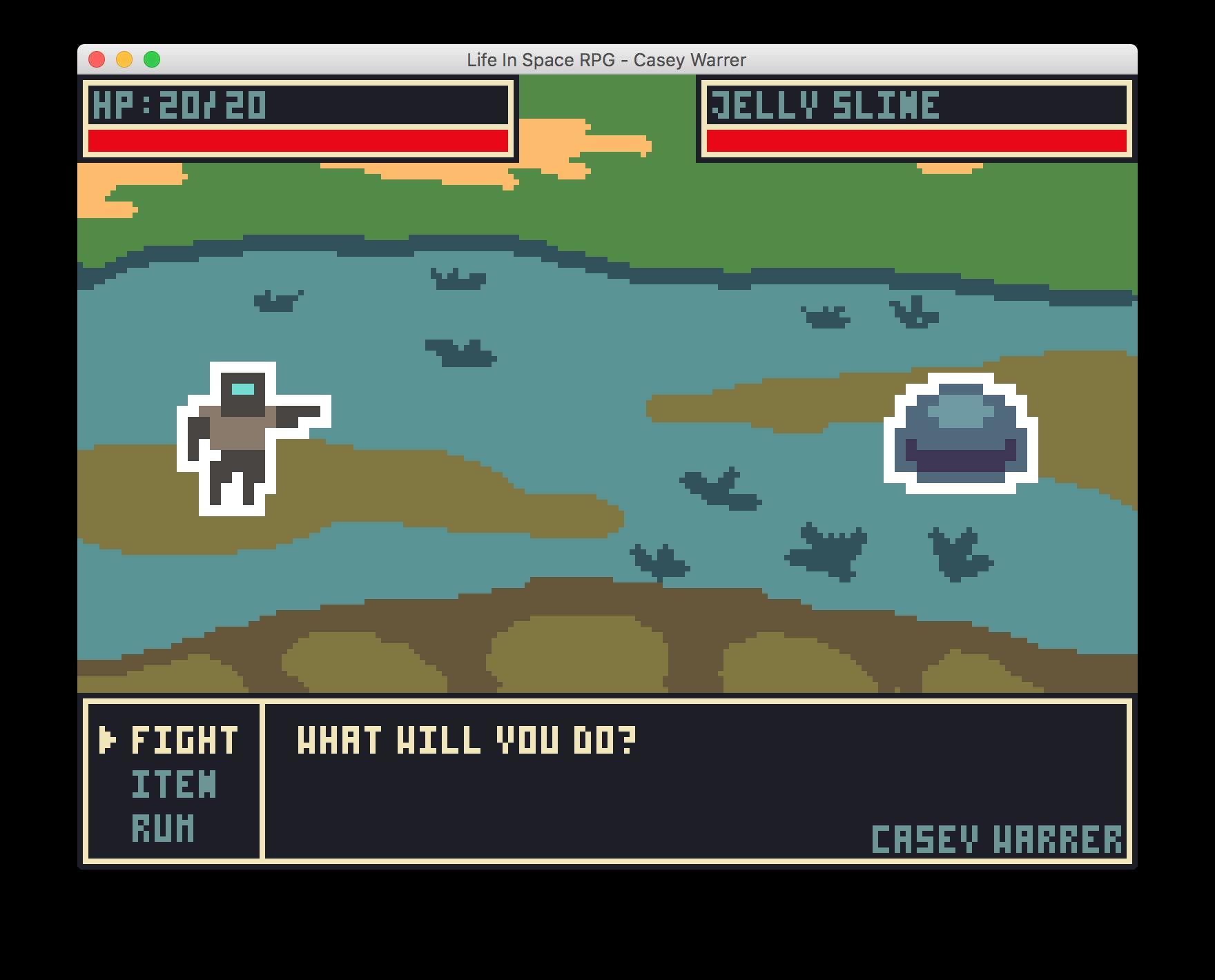Click the HP:20/20 text display

179,104
